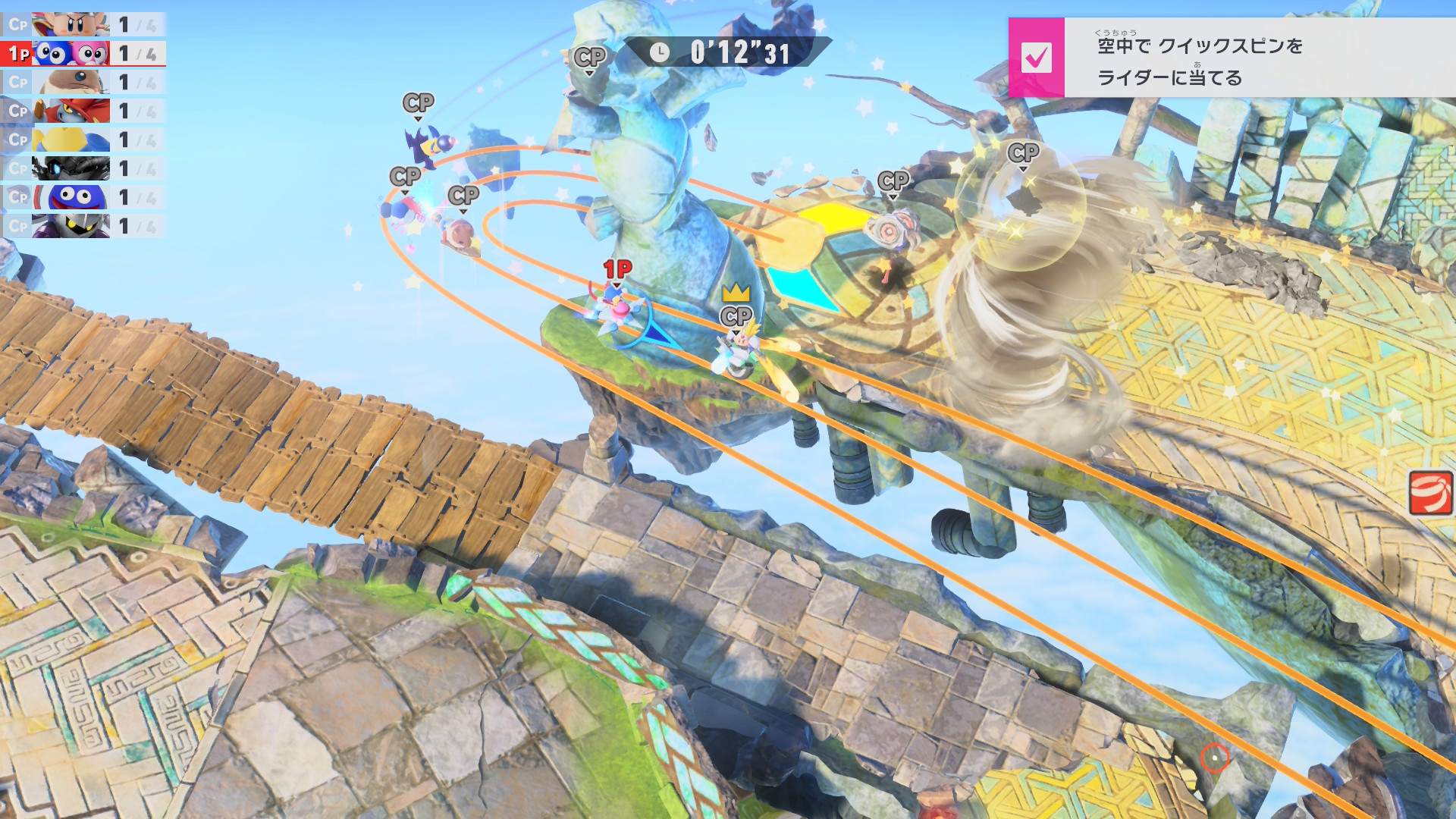The width and height of the screenshot is (1456, 819).
Task: Choose Gooey's CP ranking row
Action: pyautogui.click(x=83, y=197)
